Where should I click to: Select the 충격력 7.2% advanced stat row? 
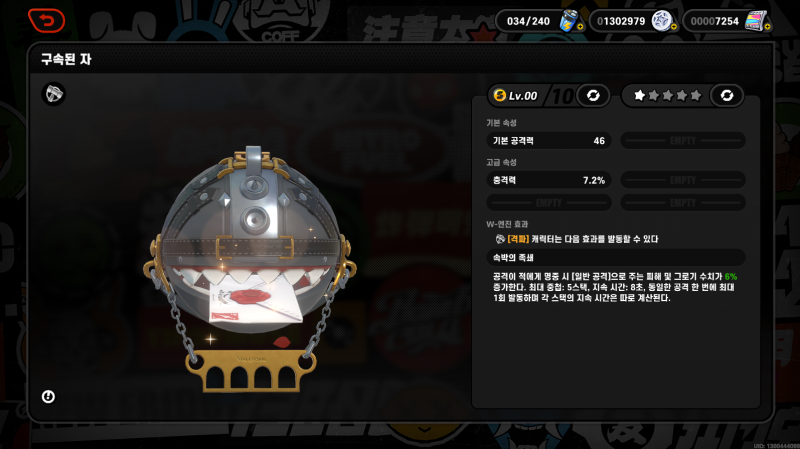pyautogui.click(x=549, y=180)
